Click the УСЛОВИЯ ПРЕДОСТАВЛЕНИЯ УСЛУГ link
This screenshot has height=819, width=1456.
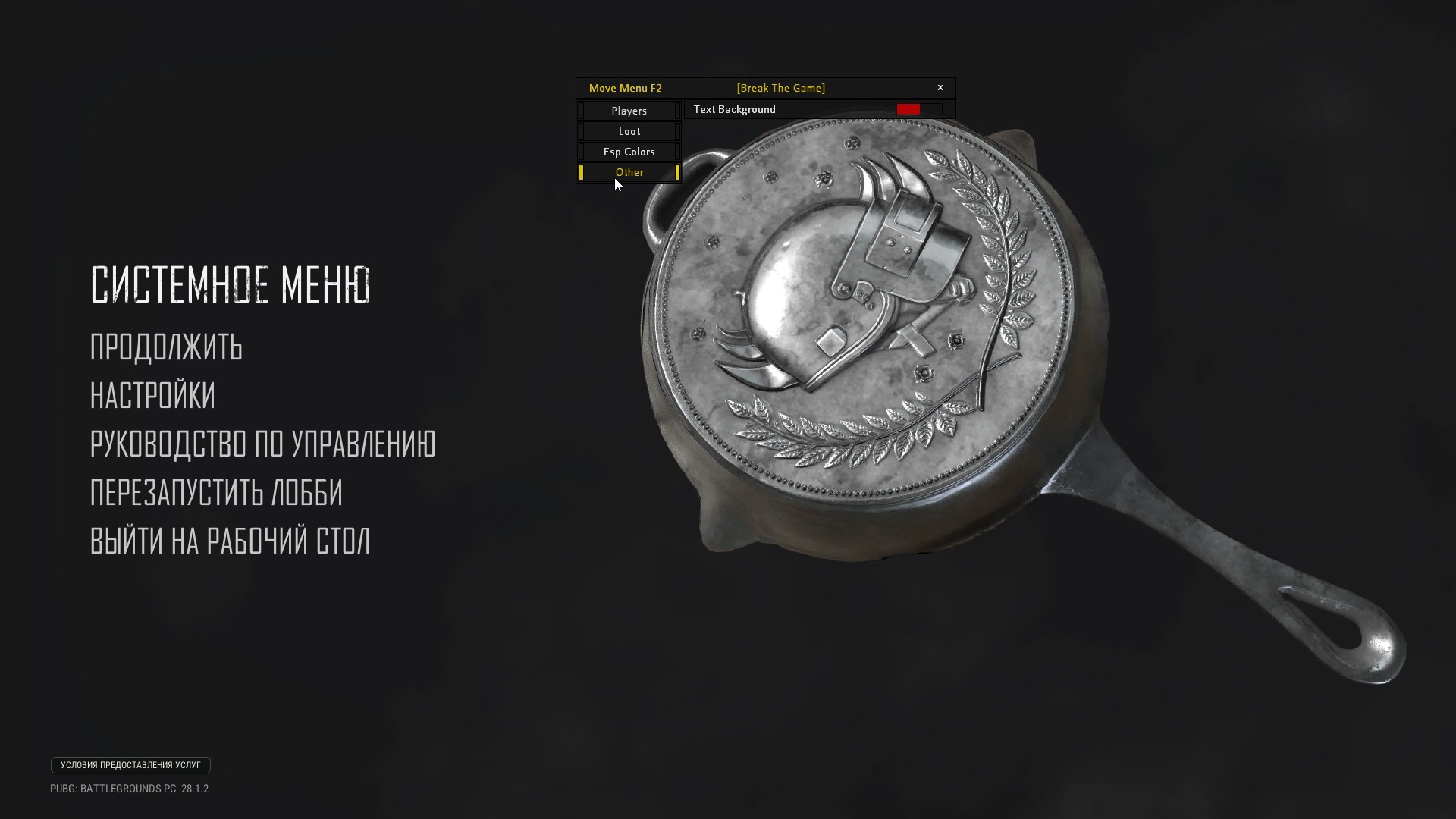[130, 765]
